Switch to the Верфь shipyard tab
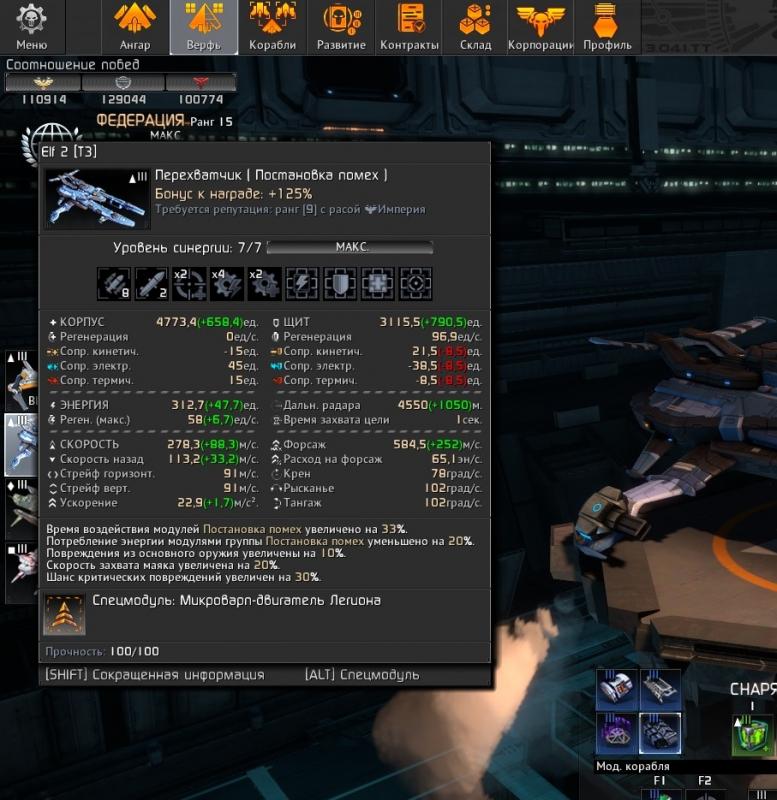 pos(203,27)
